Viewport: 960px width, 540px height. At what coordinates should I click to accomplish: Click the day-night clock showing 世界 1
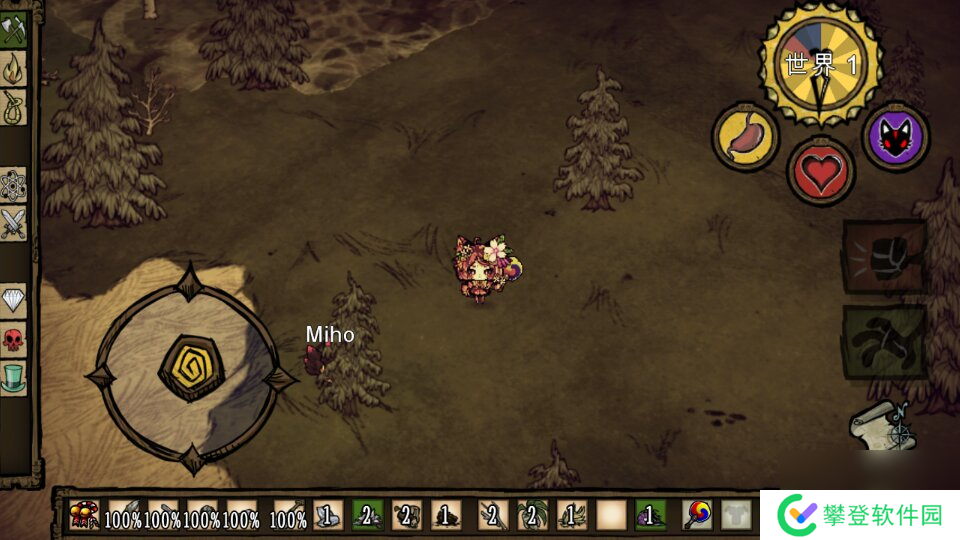click(x=822, y=64)
